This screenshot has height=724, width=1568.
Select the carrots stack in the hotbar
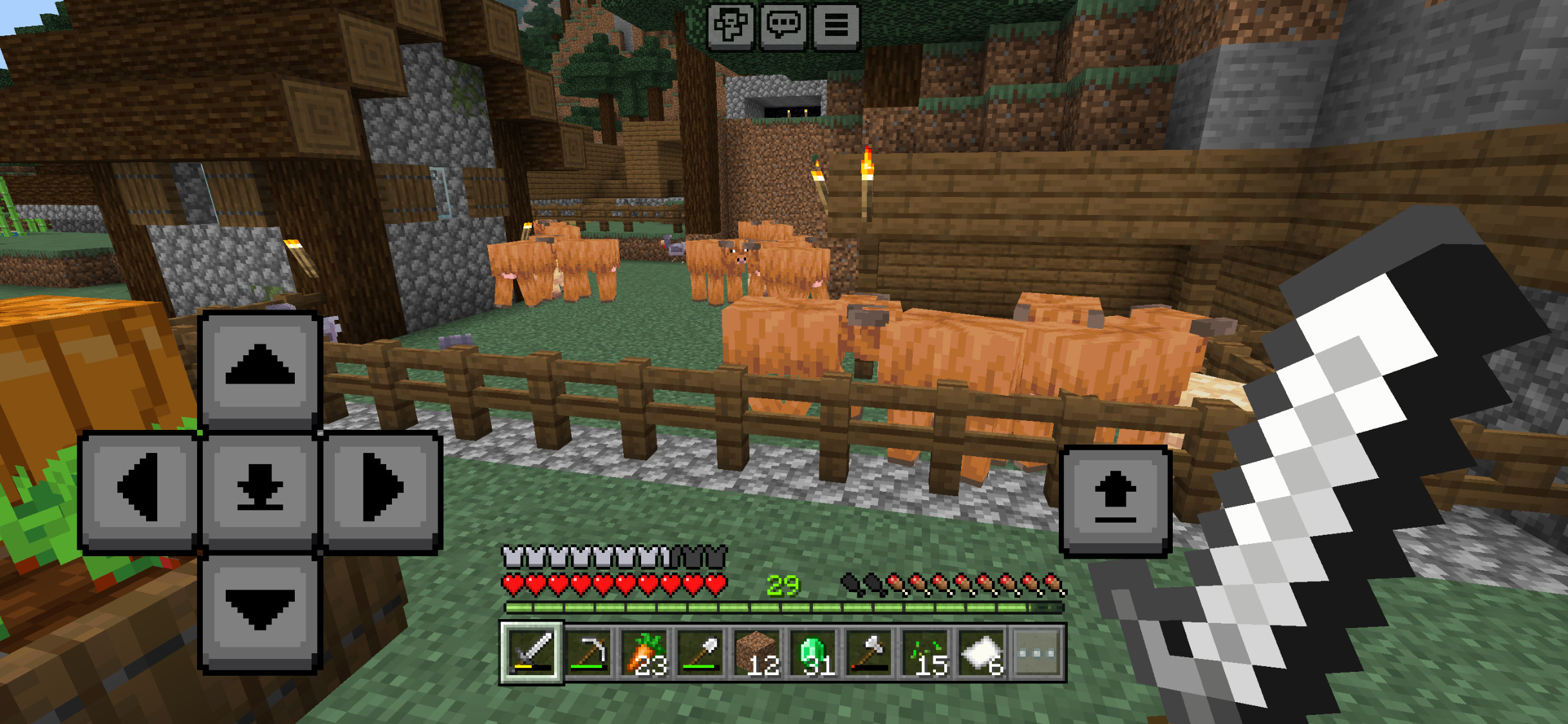point(645,653)
